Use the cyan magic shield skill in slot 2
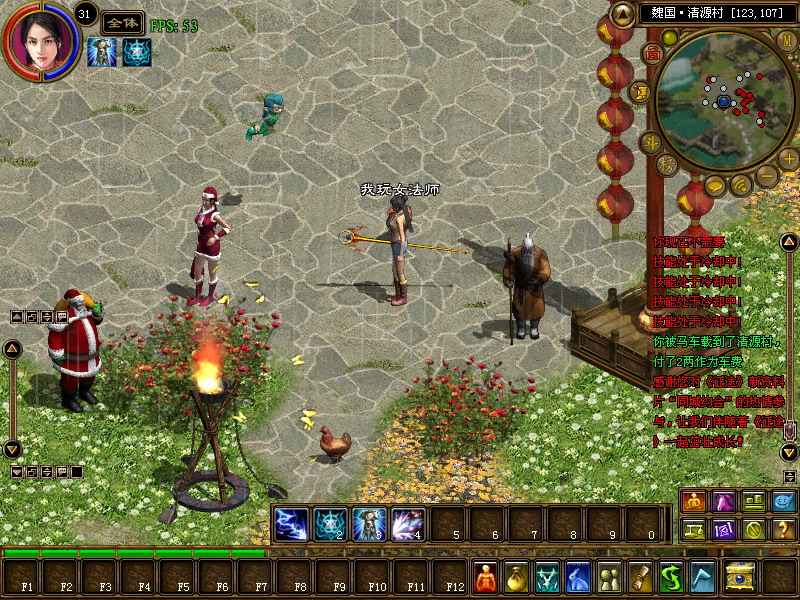 (330, 524)
